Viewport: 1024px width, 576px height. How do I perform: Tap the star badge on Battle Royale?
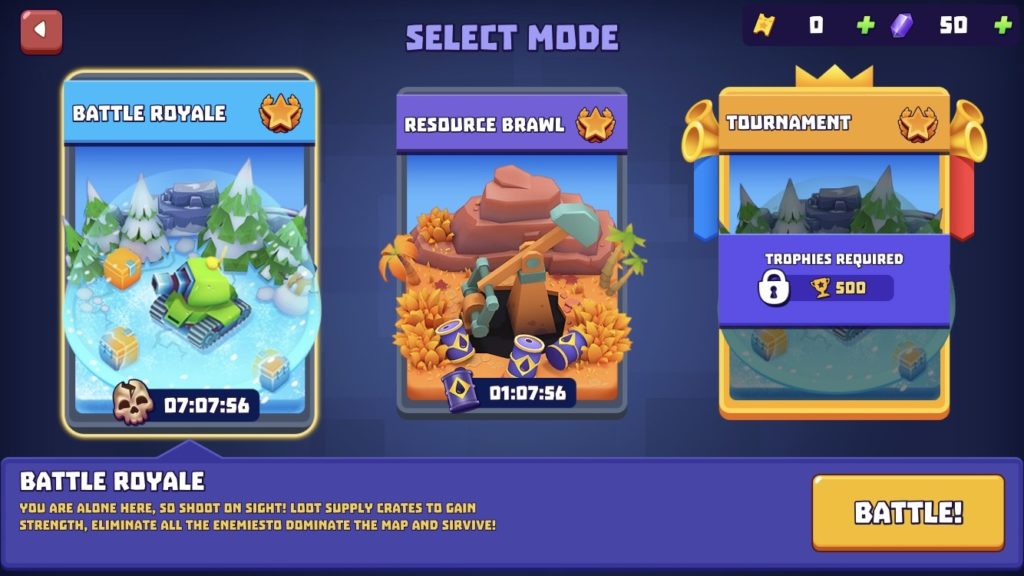[281, 113]
